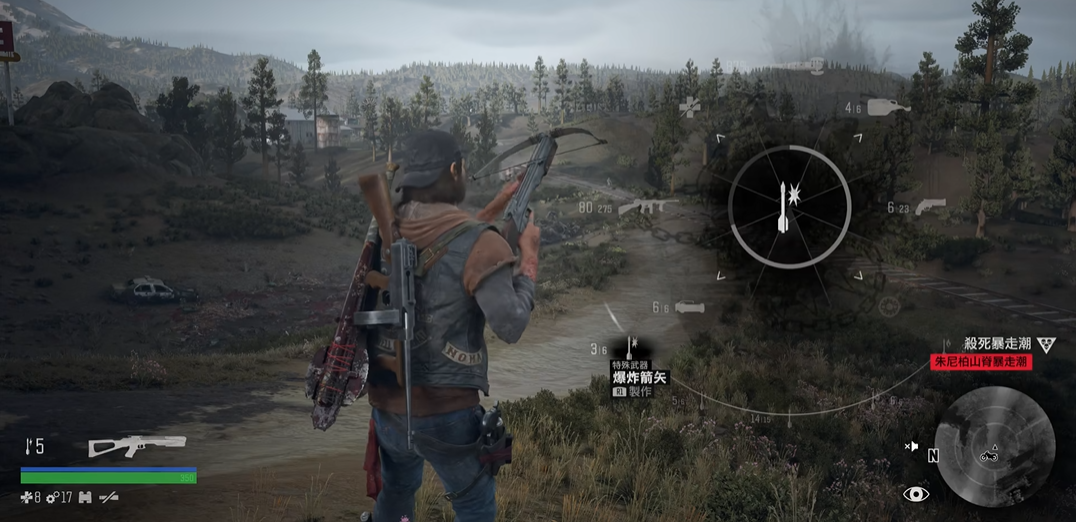Select the highlighted explosive bolt ammo slot
This screenshot has height=522, width=1076.
631,347
